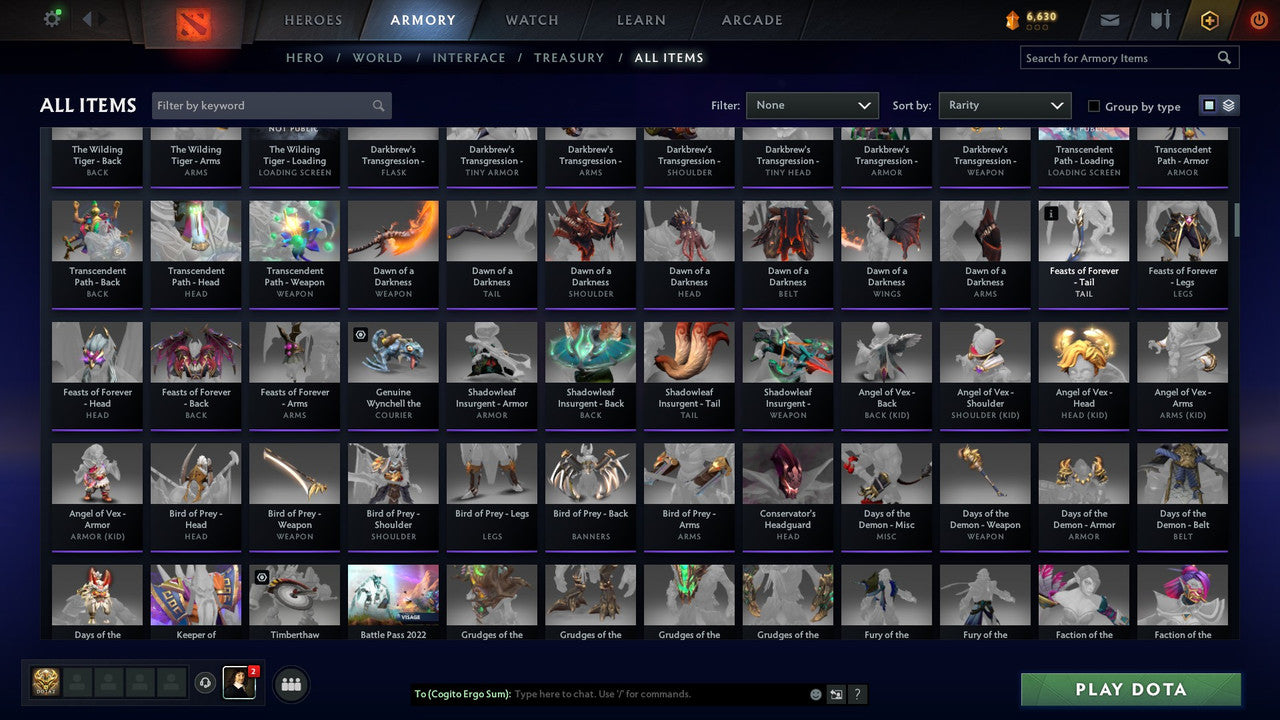The image size is (1280, 720).
Task: Click the PLAY DOTA button
Action: [1130, 689]
